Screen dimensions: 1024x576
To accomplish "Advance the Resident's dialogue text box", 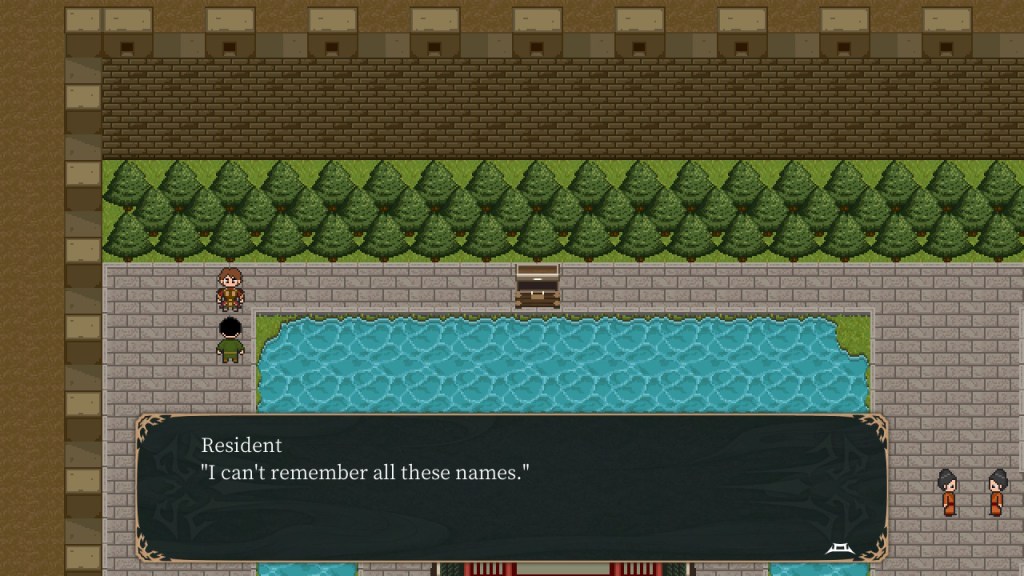I will tap(511, 488).
